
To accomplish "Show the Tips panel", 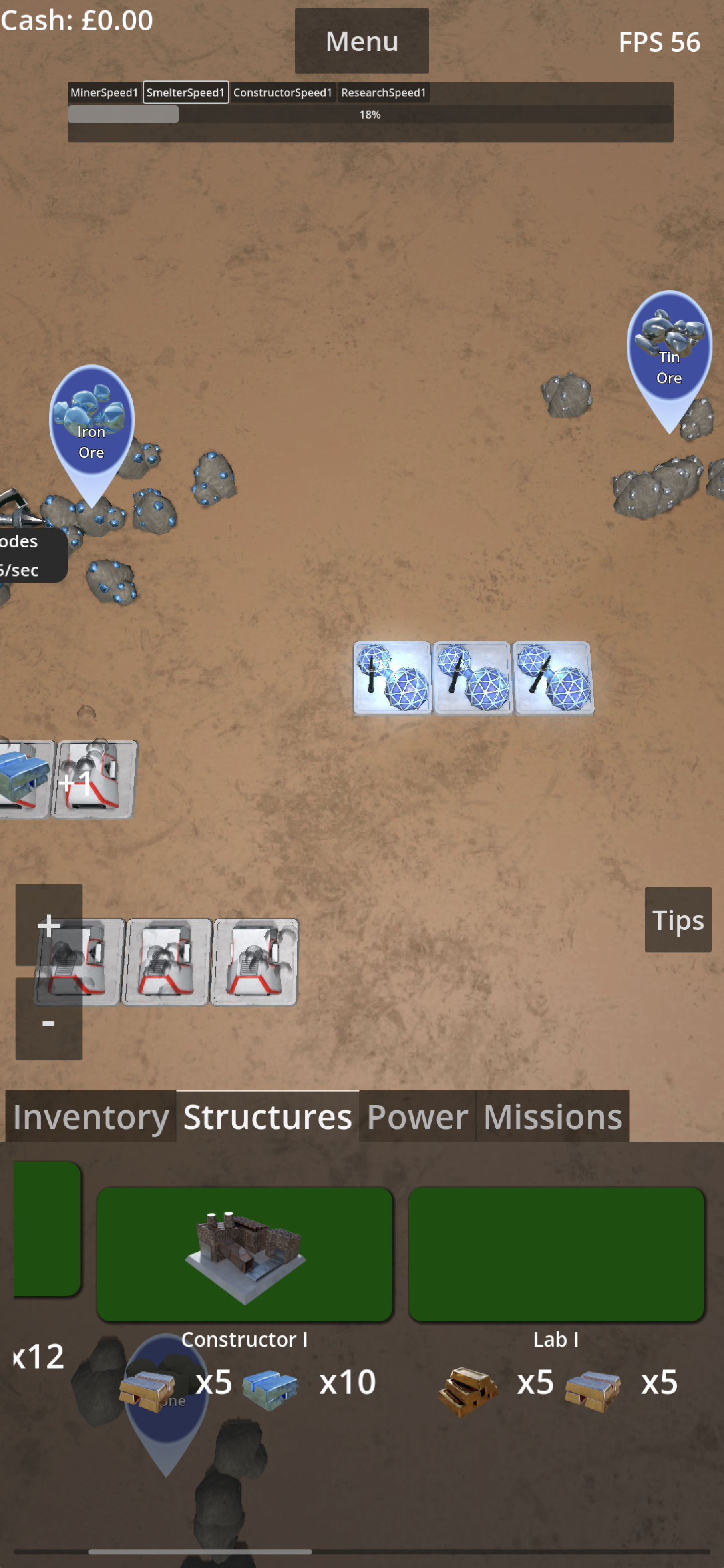I will click(x=677, y=920).
